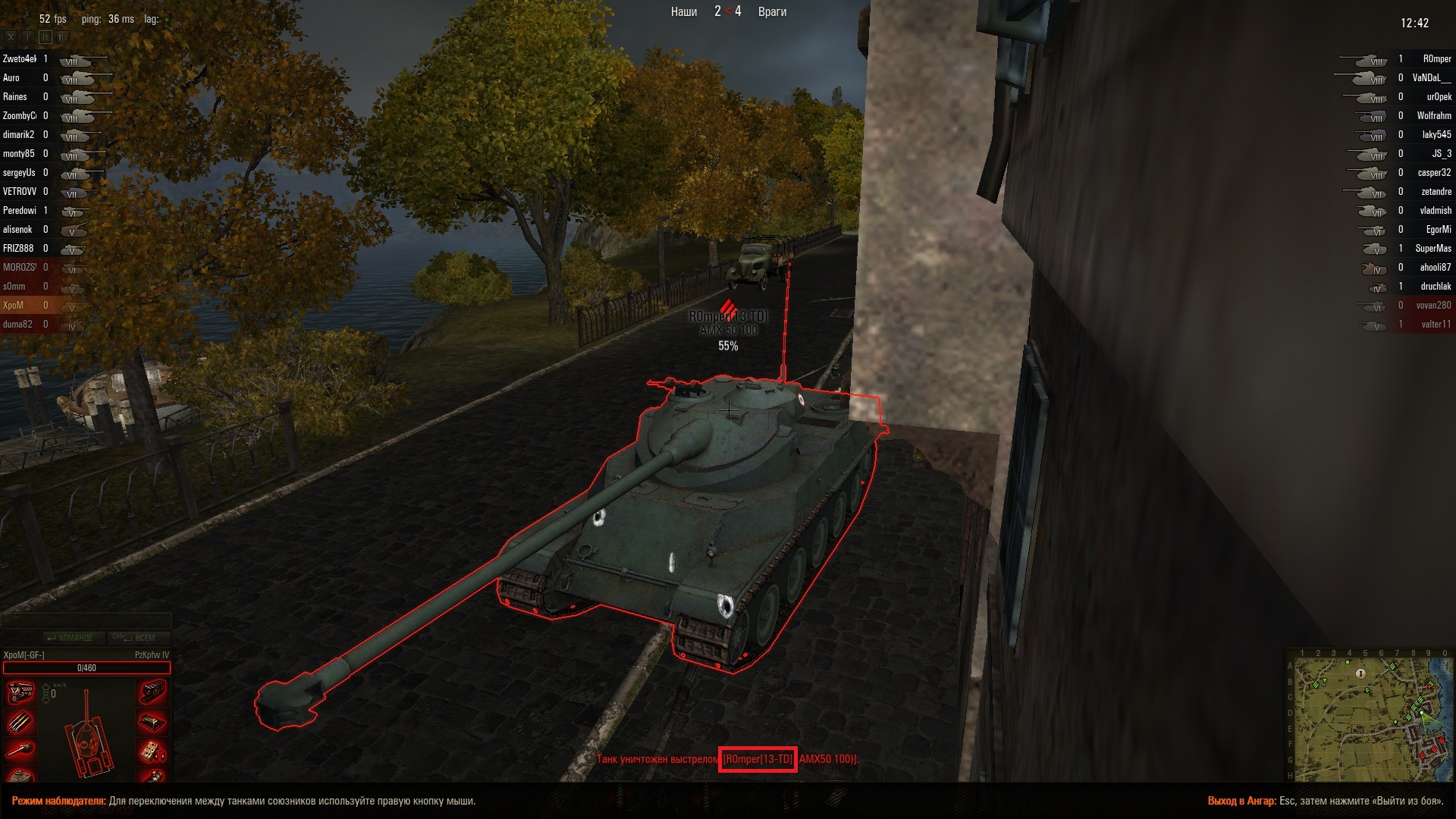
Task: Select ally Zweto4ek in the team list
Action: pyautogui.click(x=20, y=59)
